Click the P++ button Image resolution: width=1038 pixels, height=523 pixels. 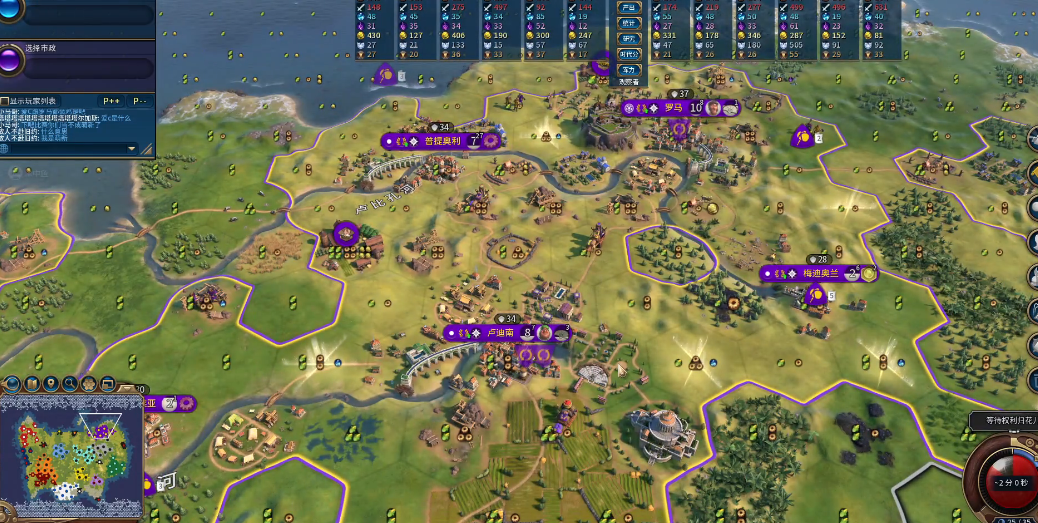click(x=112, y=100)
